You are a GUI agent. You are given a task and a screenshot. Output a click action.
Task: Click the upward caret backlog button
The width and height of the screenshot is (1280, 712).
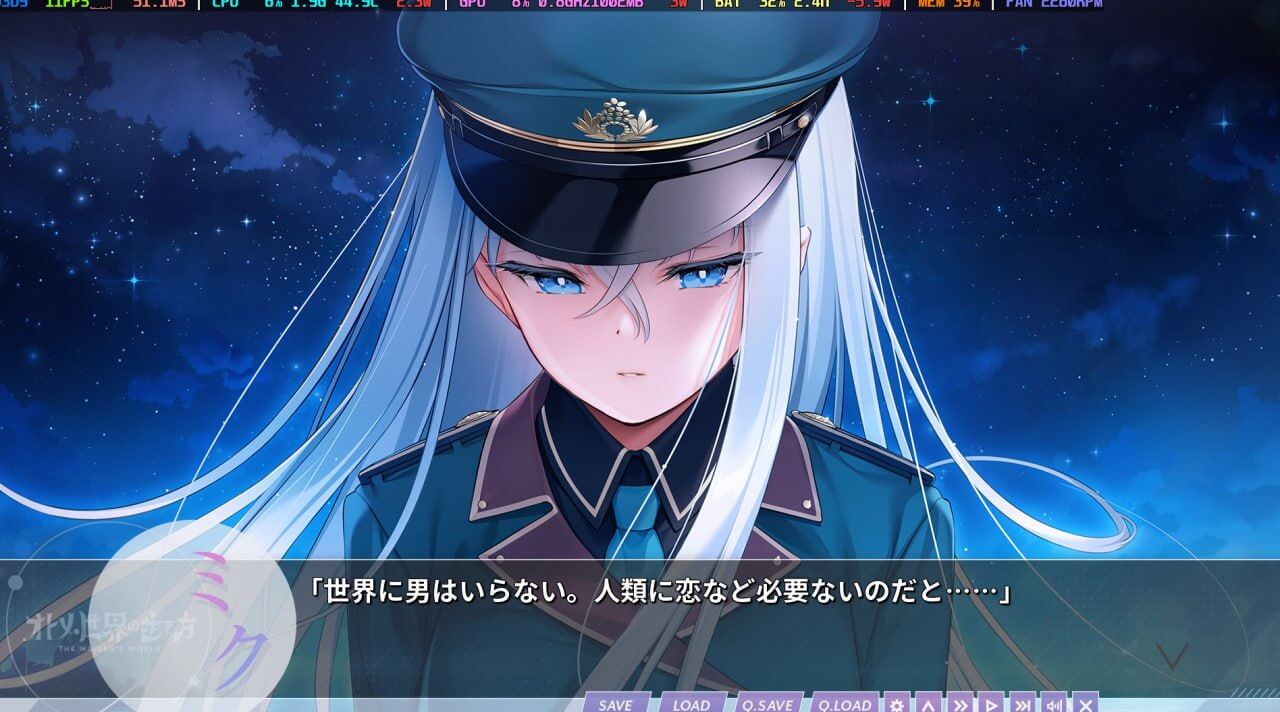(928, 704)
